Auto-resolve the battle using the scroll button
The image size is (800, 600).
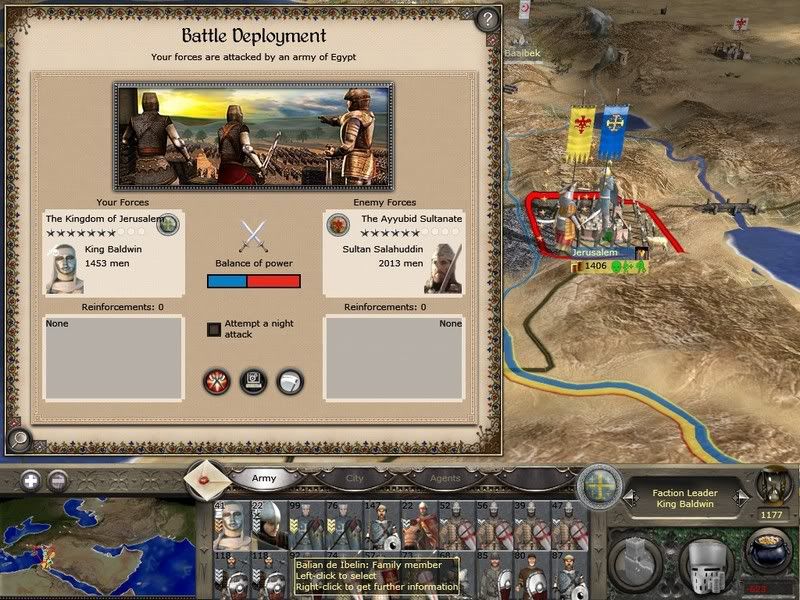pos(253,381)
